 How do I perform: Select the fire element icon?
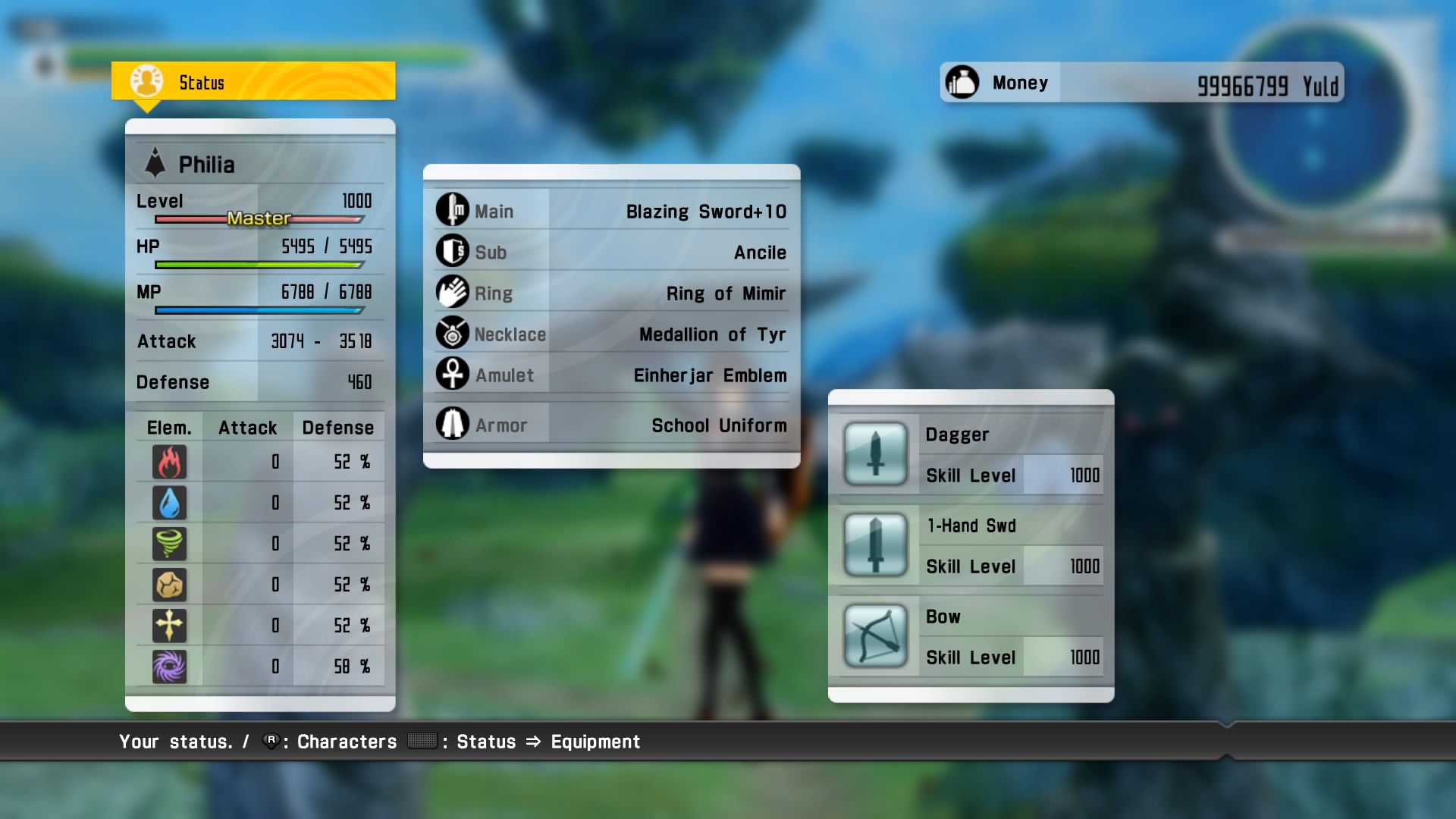tap(170, 462)
